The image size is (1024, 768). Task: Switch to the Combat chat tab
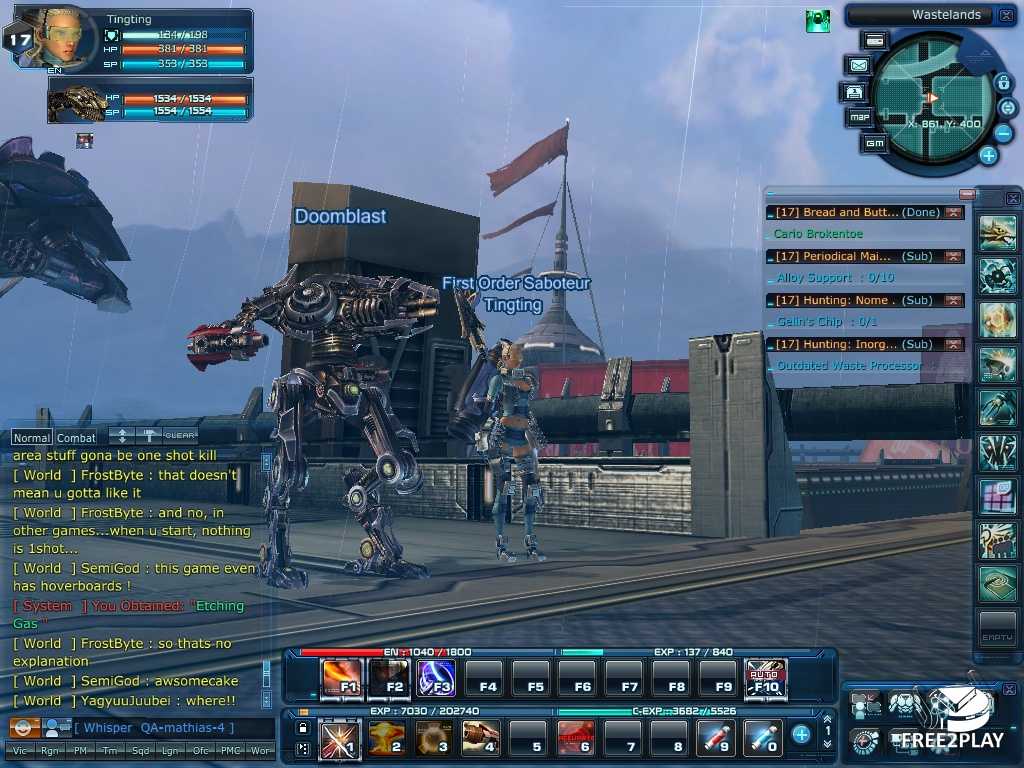point(76,437)
